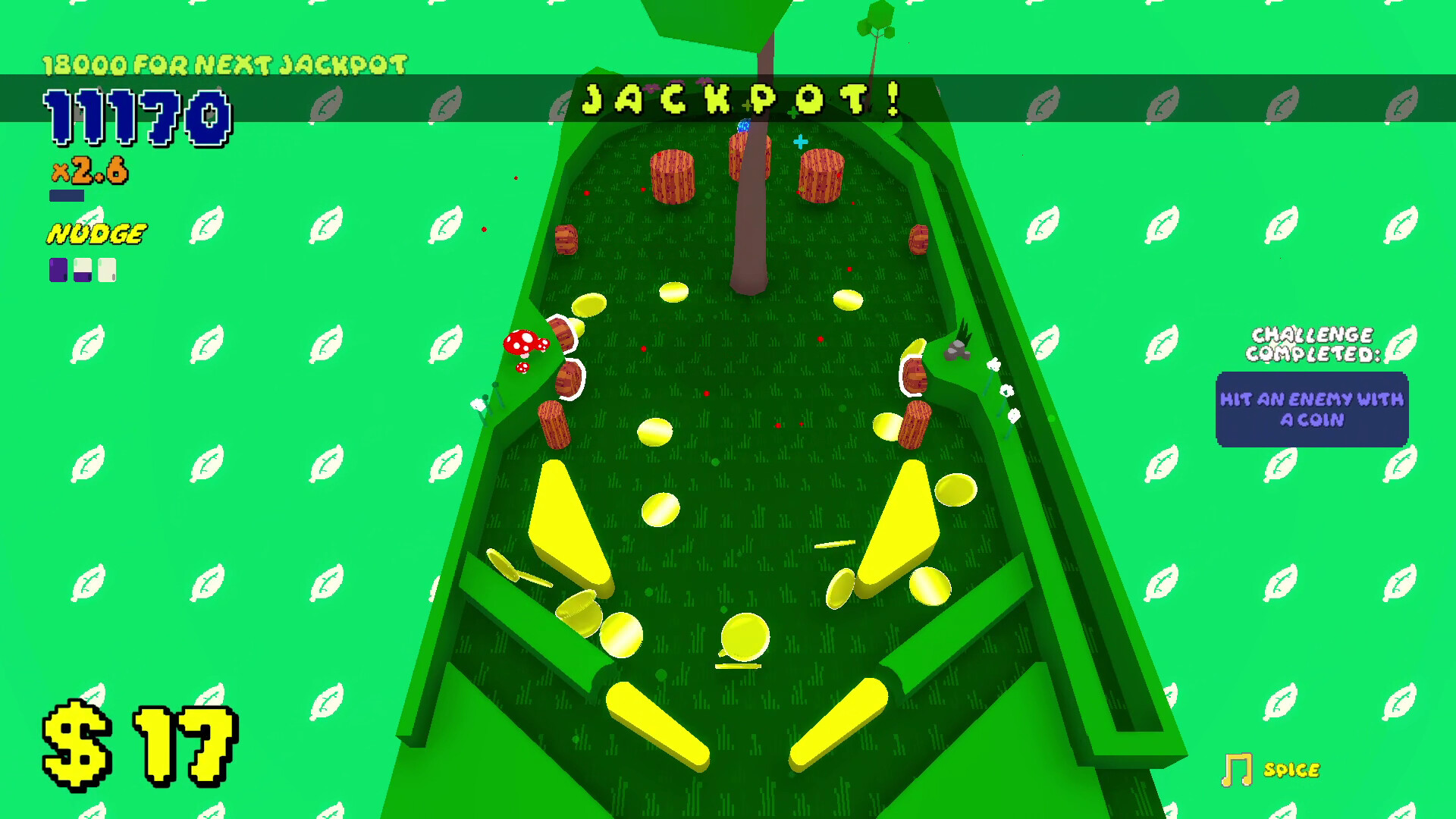Toggle the first filled Nudge charge
The image size is (1456, 819).
coord(57,270)
